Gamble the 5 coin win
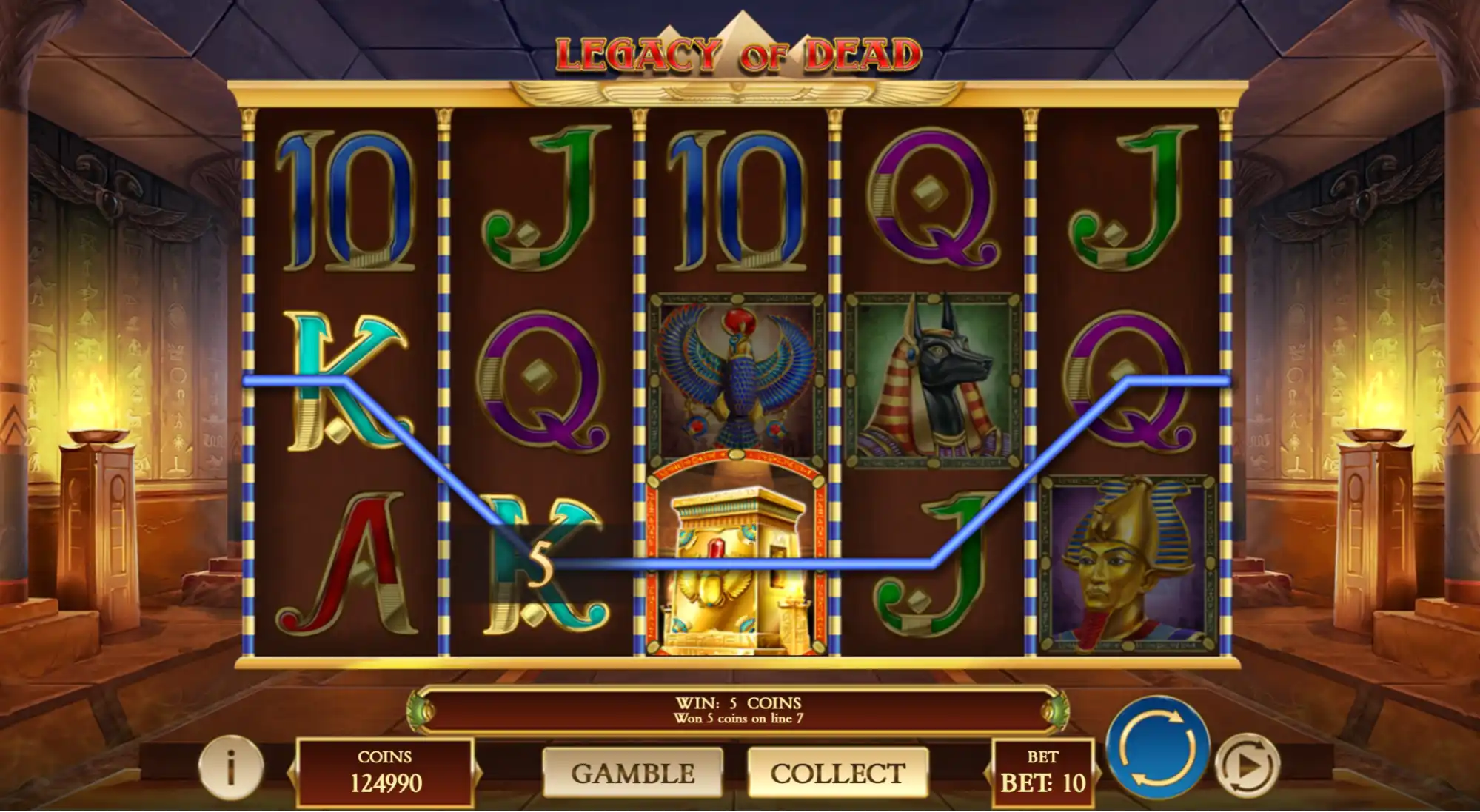Image resolution: width=1480 pixels, height=812 pixels. 632,773
